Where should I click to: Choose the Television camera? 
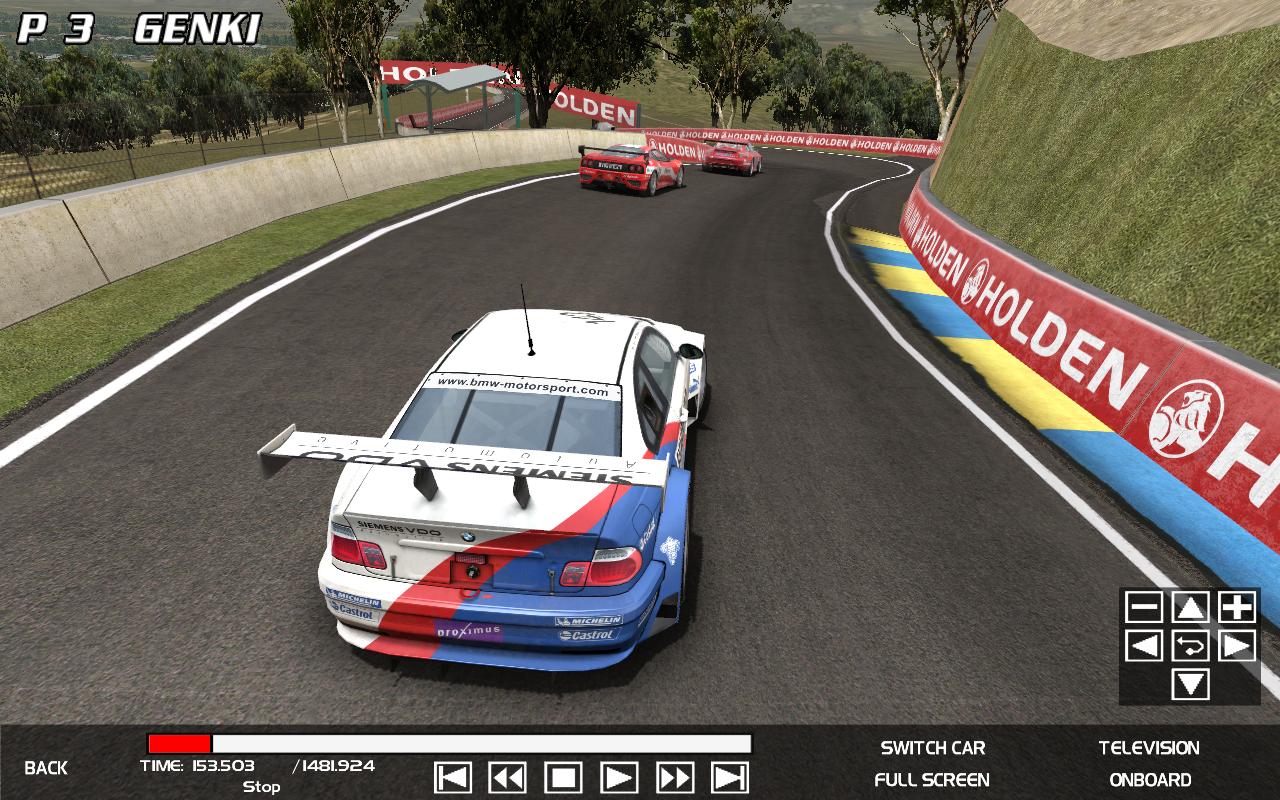click(1149, 748)
